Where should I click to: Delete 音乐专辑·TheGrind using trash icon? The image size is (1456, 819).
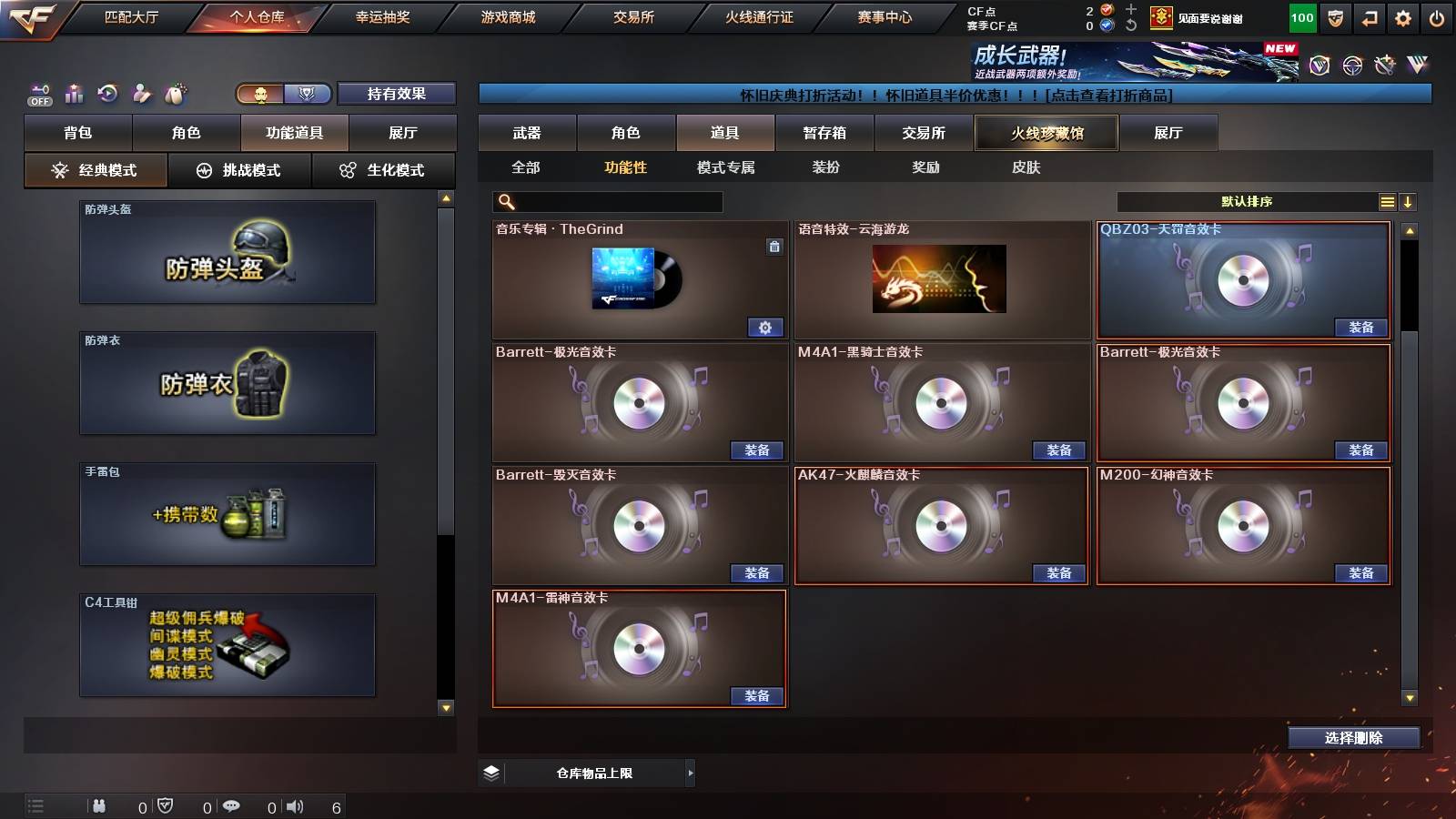(x=774, y=248)
